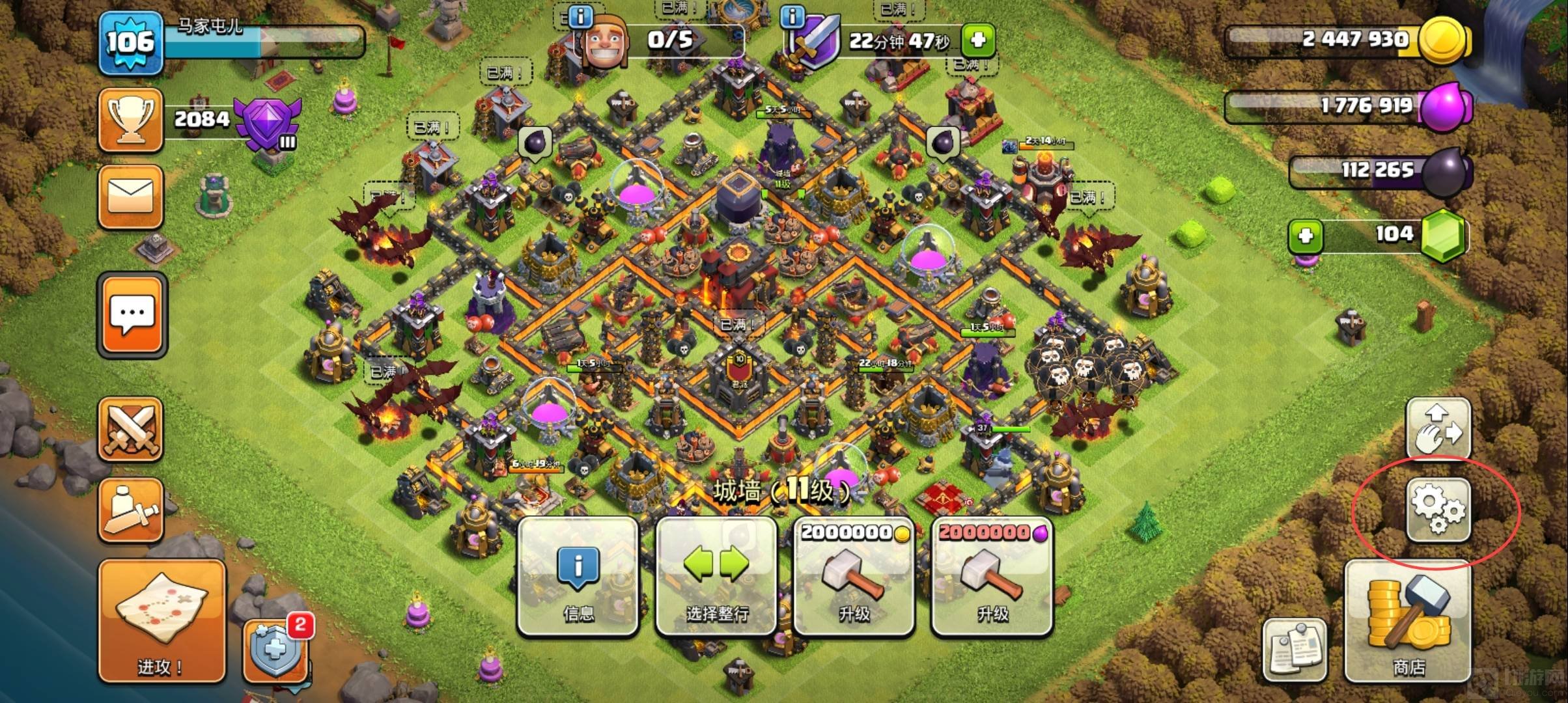Open the crossed swords battle menu
Image resolution: width=1568 pixels, height=703 pixels.
tap(130, 429)
